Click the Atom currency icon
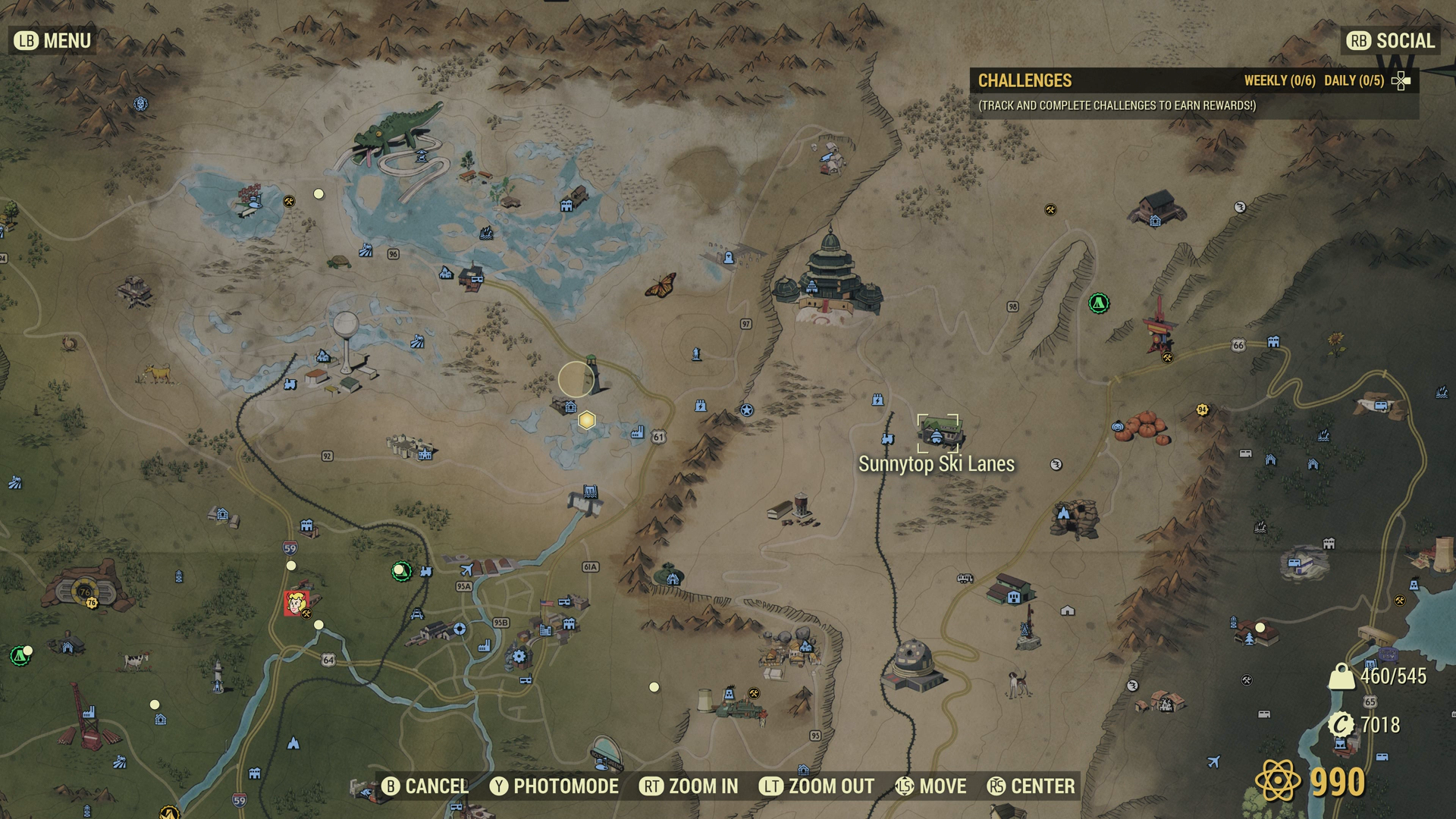 [1278, 781]
